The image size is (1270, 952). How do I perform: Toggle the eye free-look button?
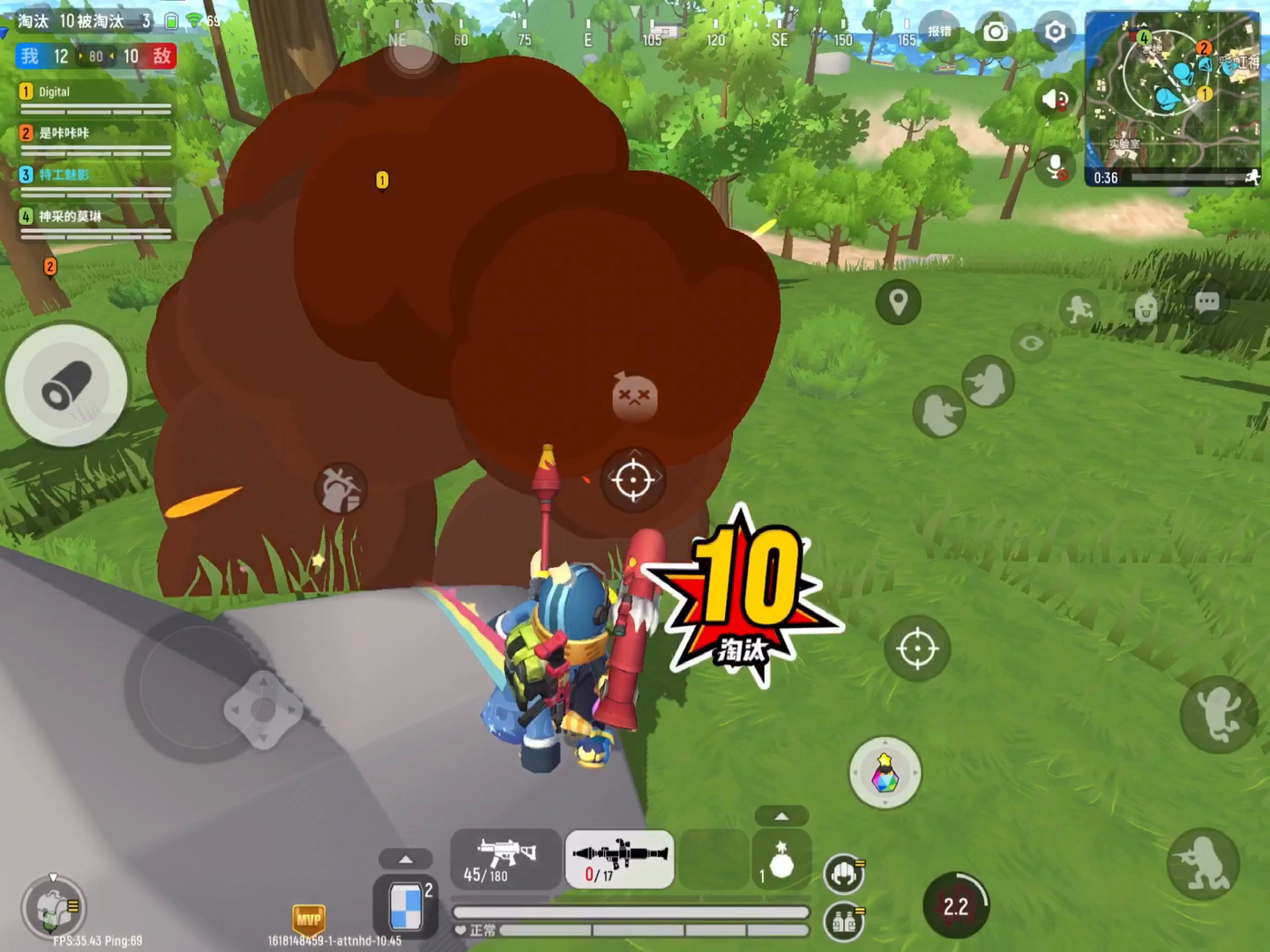(1032, 343)
